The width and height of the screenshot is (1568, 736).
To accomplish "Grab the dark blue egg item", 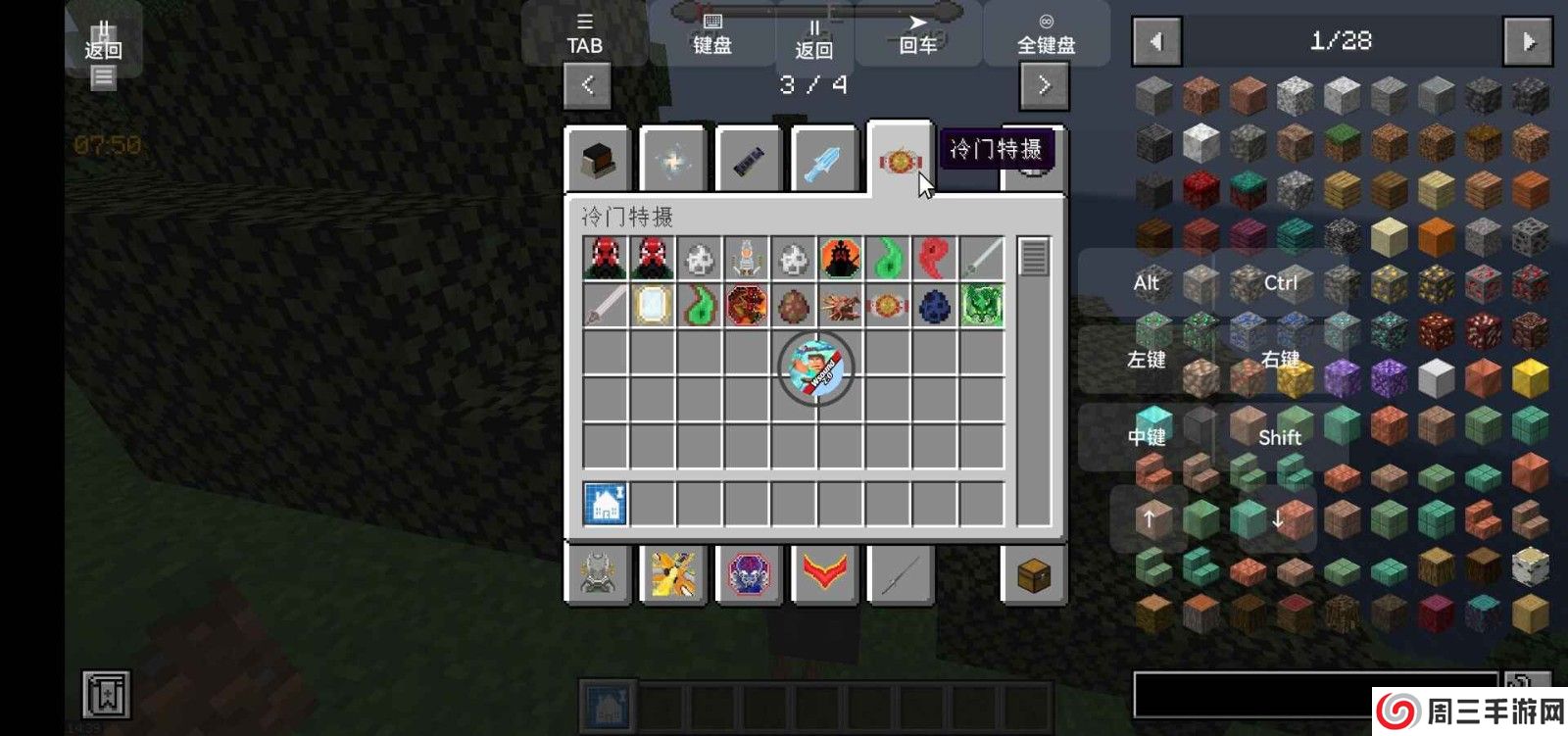I will [x=935, y=306].
